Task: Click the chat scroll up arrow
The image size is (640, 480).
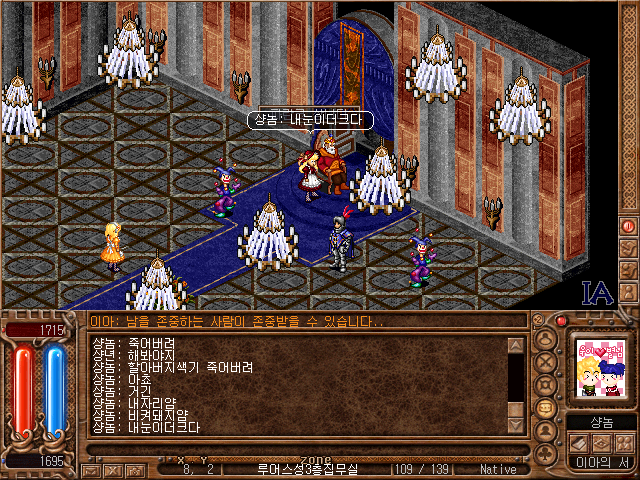Action: (516, 346)
